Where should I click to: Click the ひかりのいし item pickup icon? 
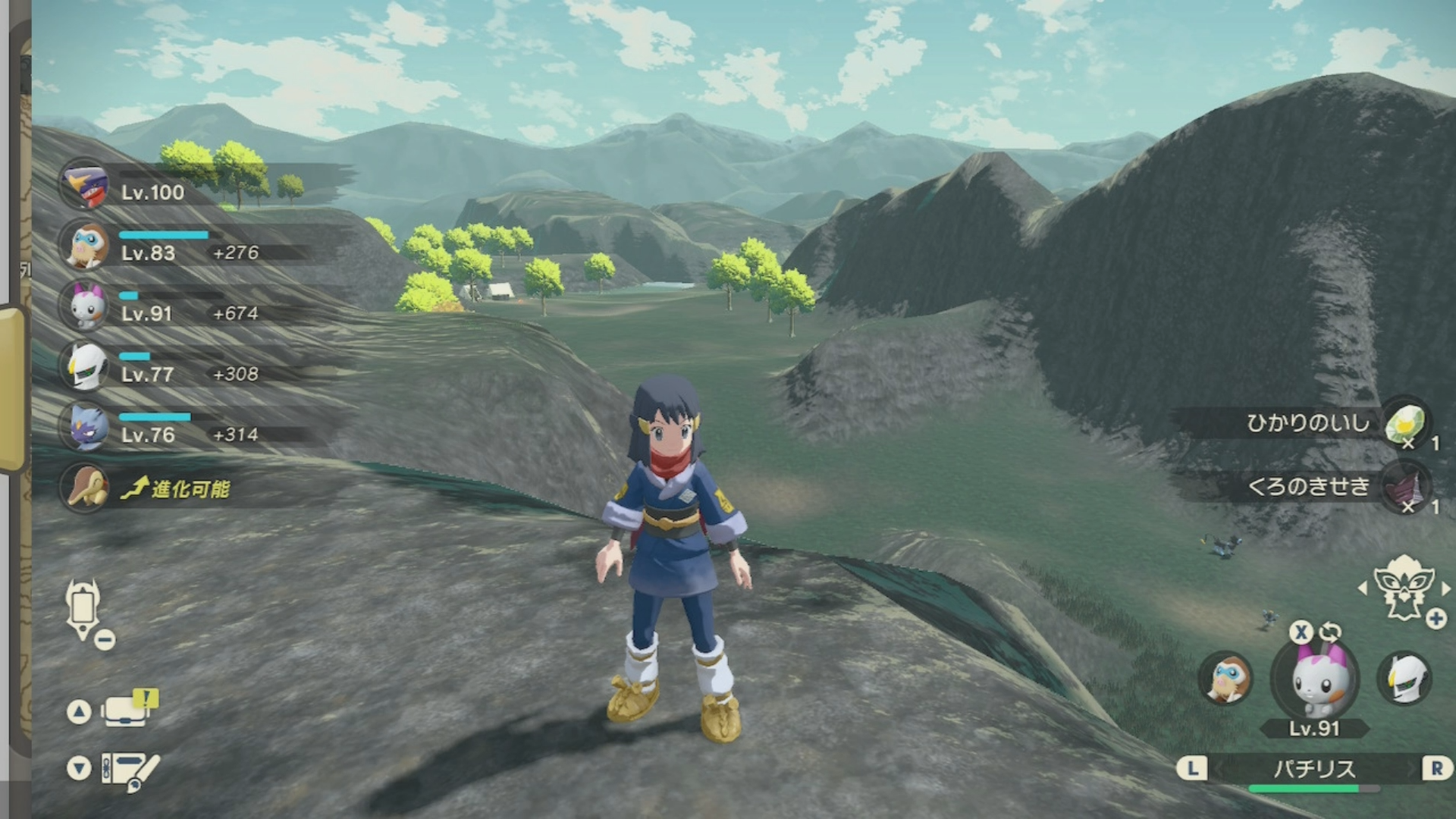(x=1405, y=423)
